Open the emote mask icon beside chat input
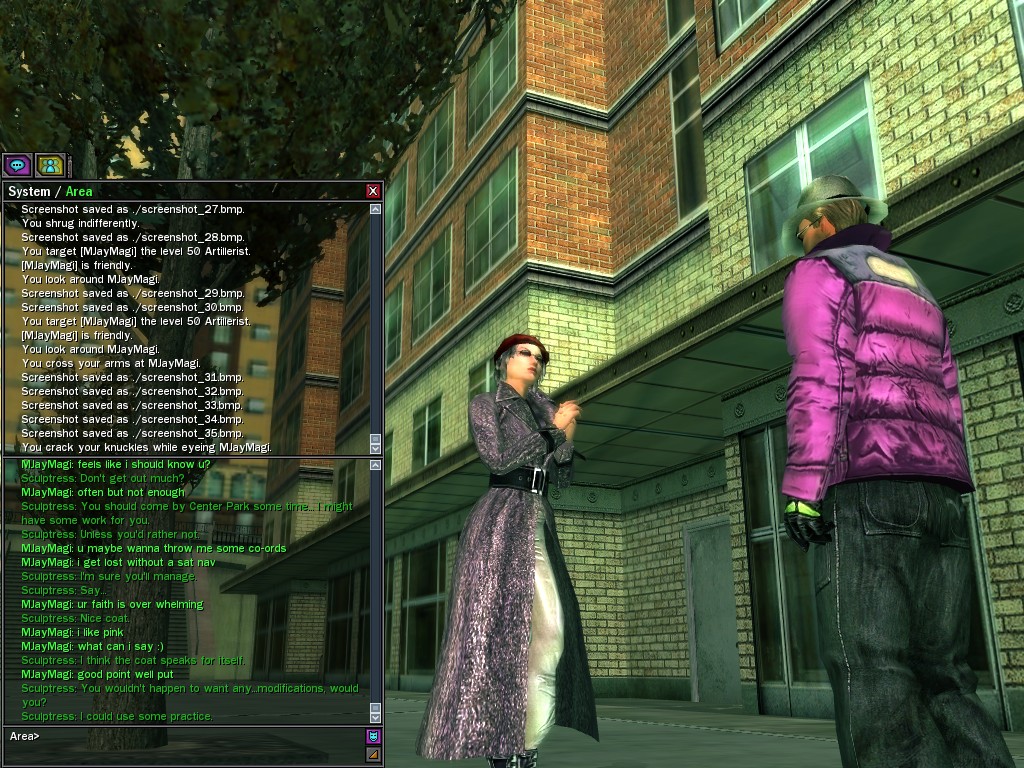The width and height of the screenshot is (1024, 768). pos(373,737)
